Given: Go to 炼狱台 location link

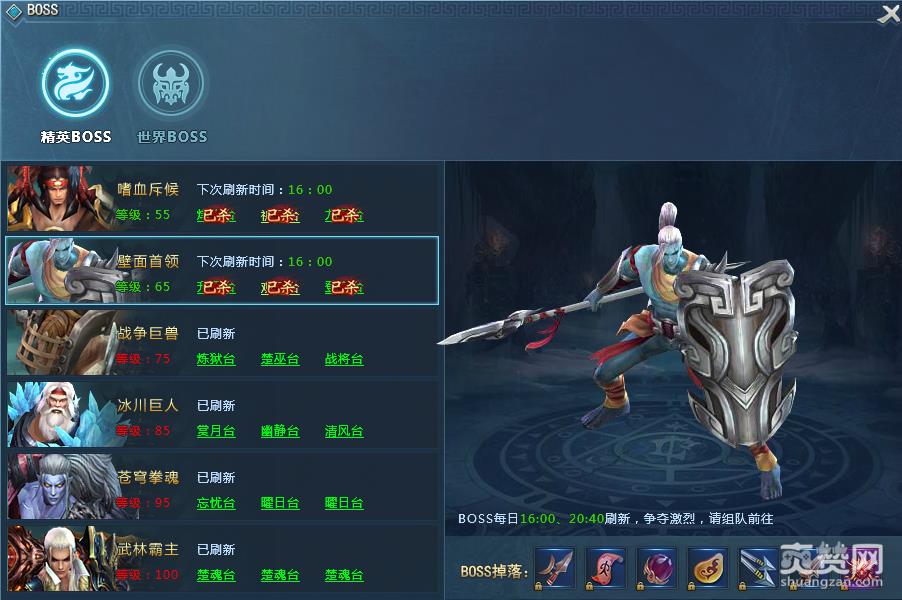Looking at the screenshot, I should point(216,359).
